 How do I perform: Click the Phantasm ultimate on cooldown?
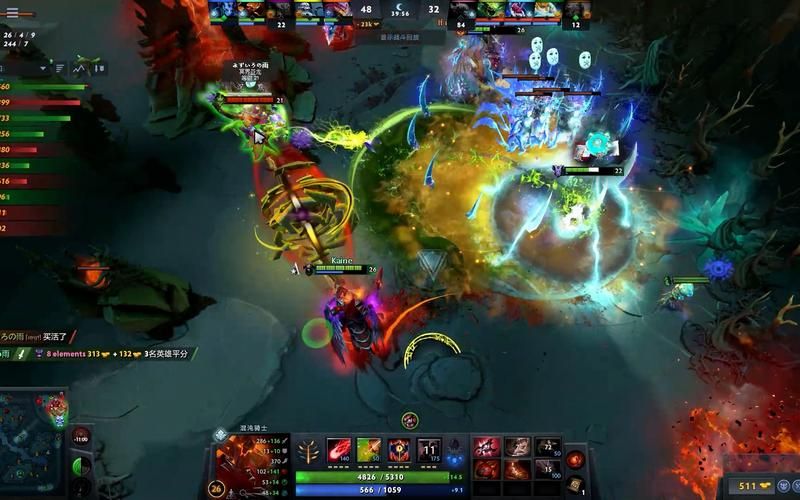[x=429, y=450]
